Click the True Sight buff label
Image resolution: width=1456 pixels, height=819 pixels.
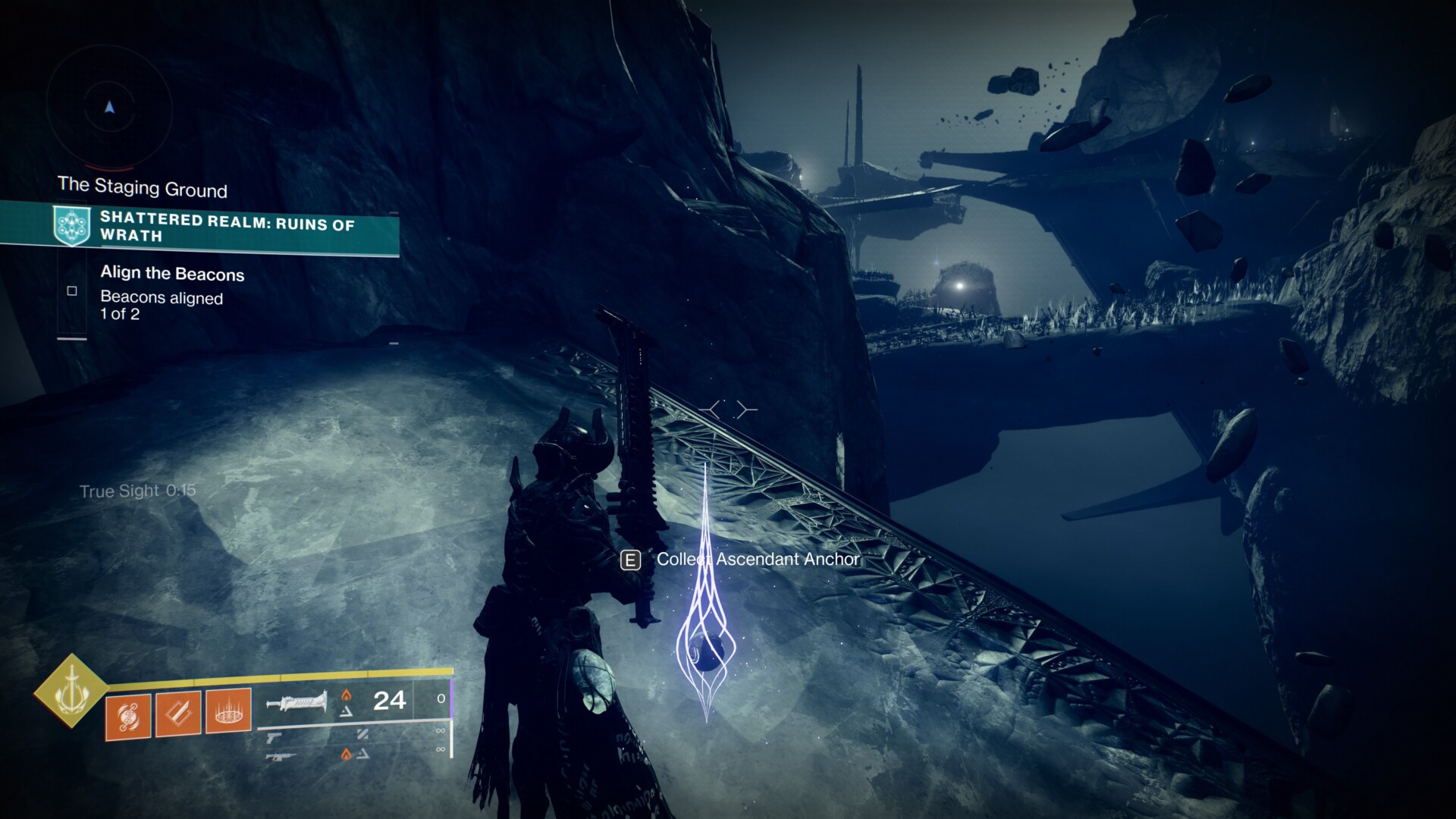point(137,491)
